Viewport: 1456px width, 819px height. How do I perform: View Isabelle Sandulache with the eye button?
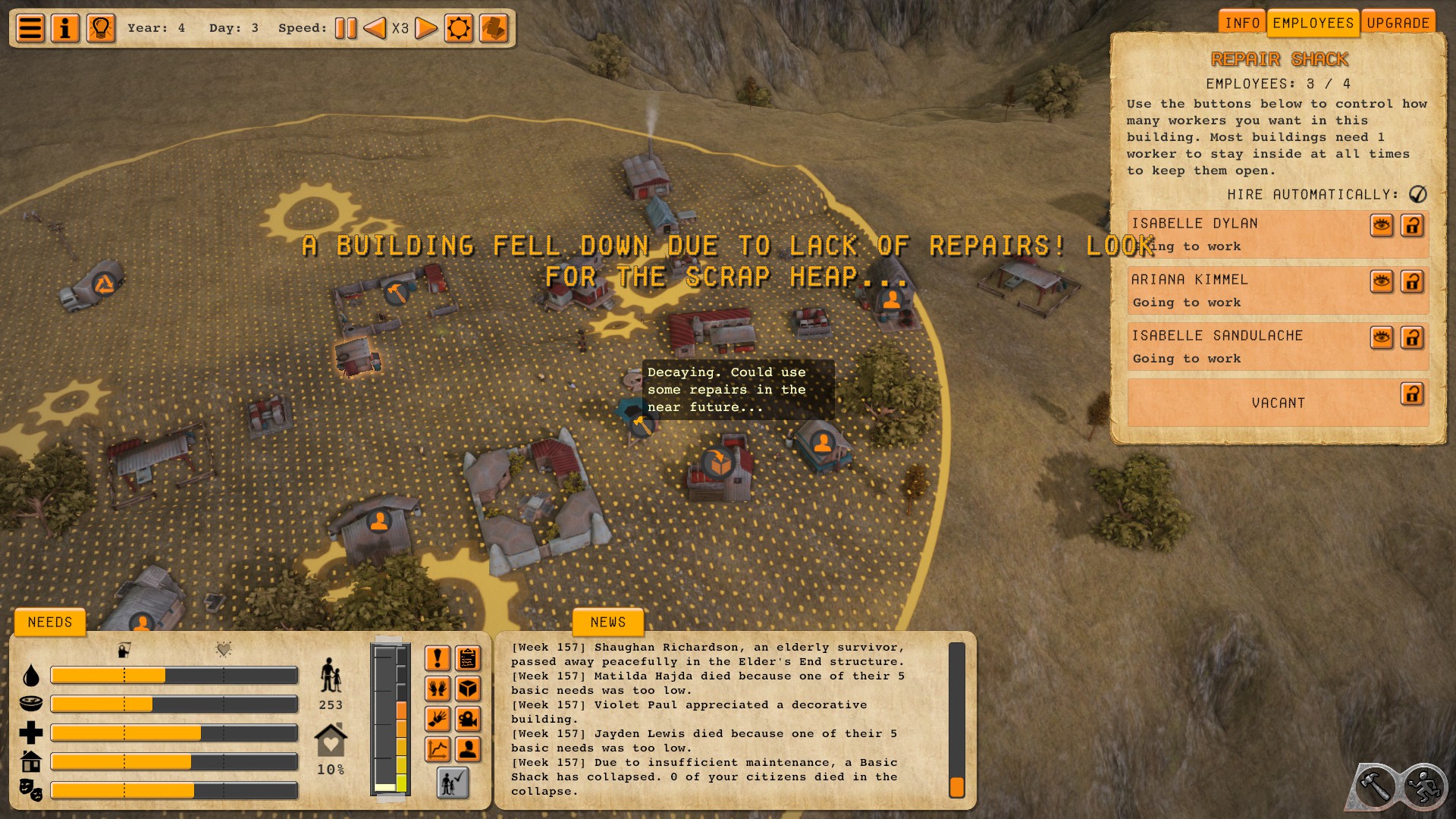point(1382,337)
